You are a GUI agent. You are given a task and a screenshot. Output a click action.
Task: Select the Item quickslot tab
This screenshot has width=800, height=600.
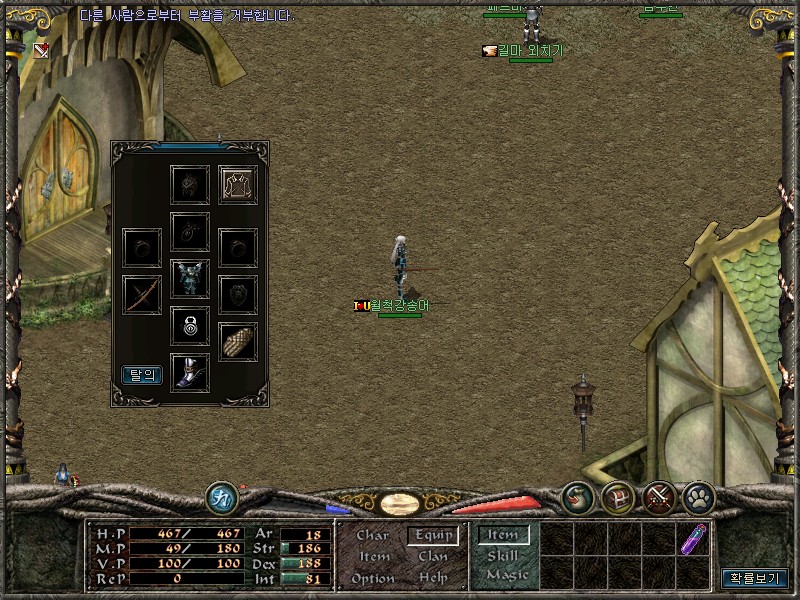[x=503, y=535]
